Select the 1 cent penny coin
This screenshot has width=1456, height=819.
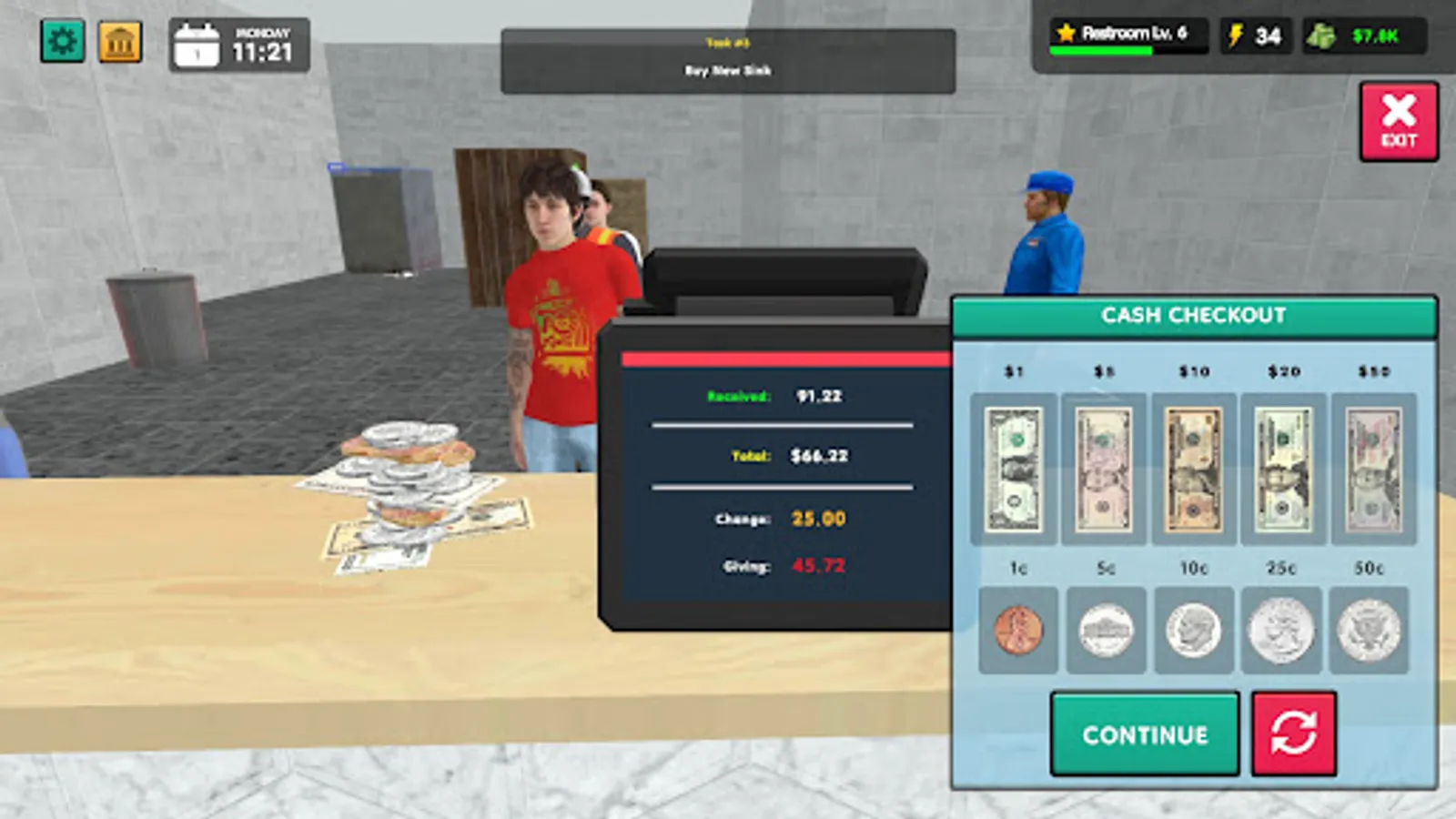tap(1016, 630)
